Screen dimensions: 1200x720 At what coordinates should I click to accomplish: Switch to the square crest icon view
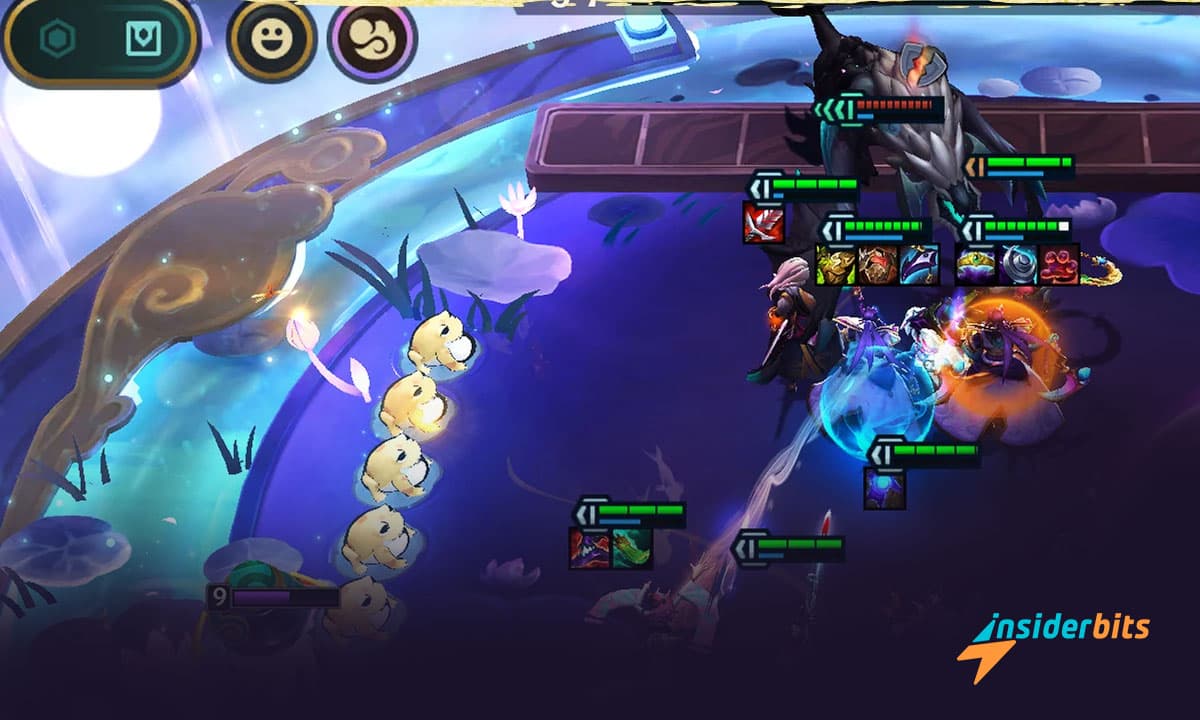click(142, 40)
